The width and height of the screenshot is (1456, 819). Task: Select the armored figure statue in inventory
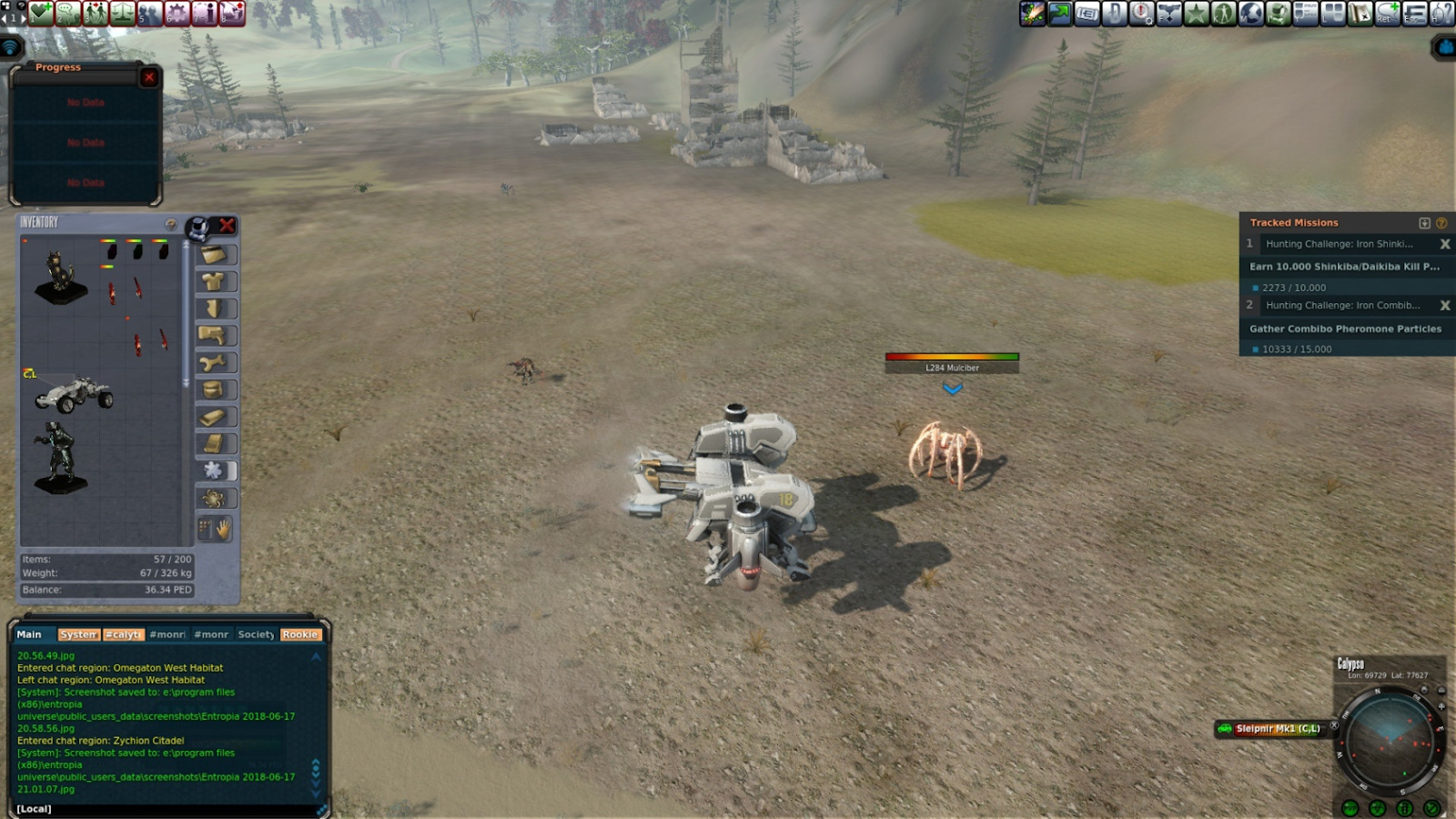tap(60, 456)
